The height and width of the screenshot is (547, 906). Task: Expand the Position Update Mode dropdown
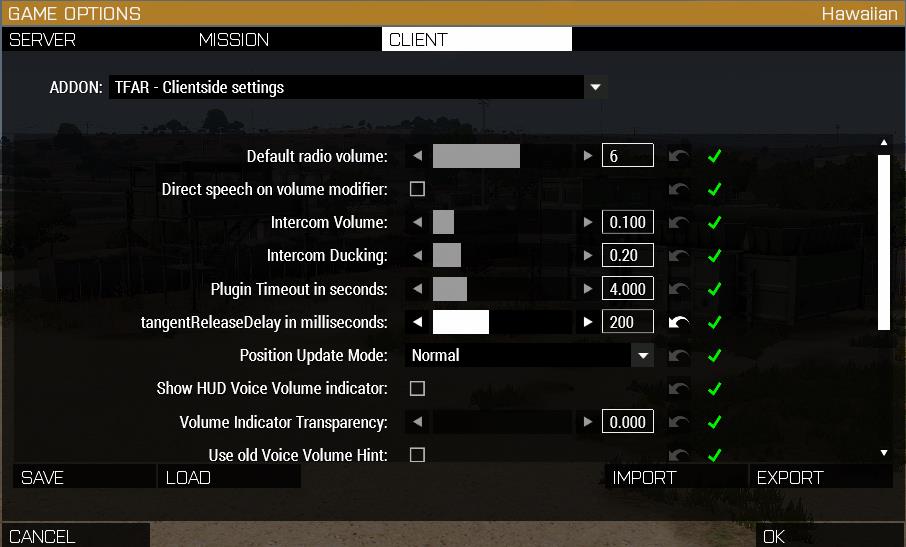[x=642, y=355]
